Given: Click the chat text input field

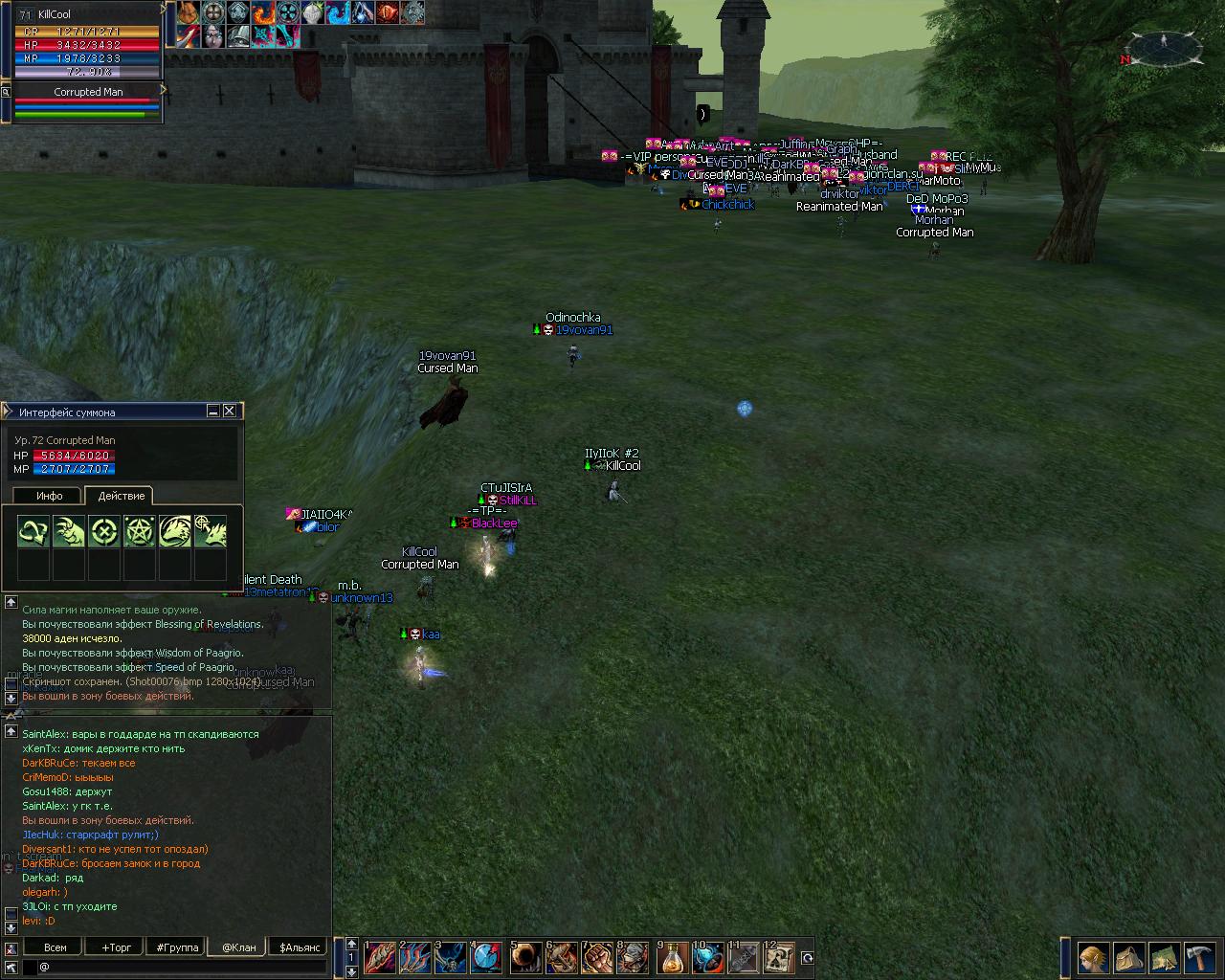Looking at the screenshot, I should (x=182, y=968).
